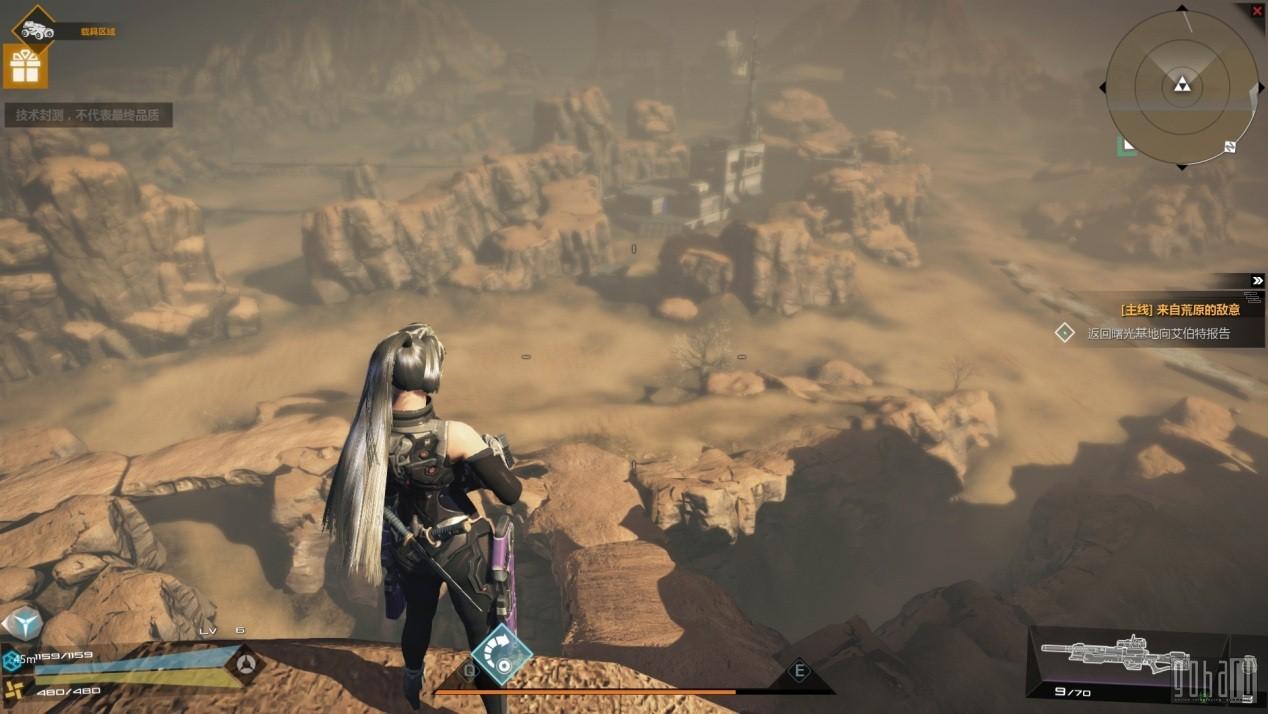The width and height of the screenshot is (1268, 714).
Task: Select the vehicle icon in the diamond frame
Action: coord(33,30)
